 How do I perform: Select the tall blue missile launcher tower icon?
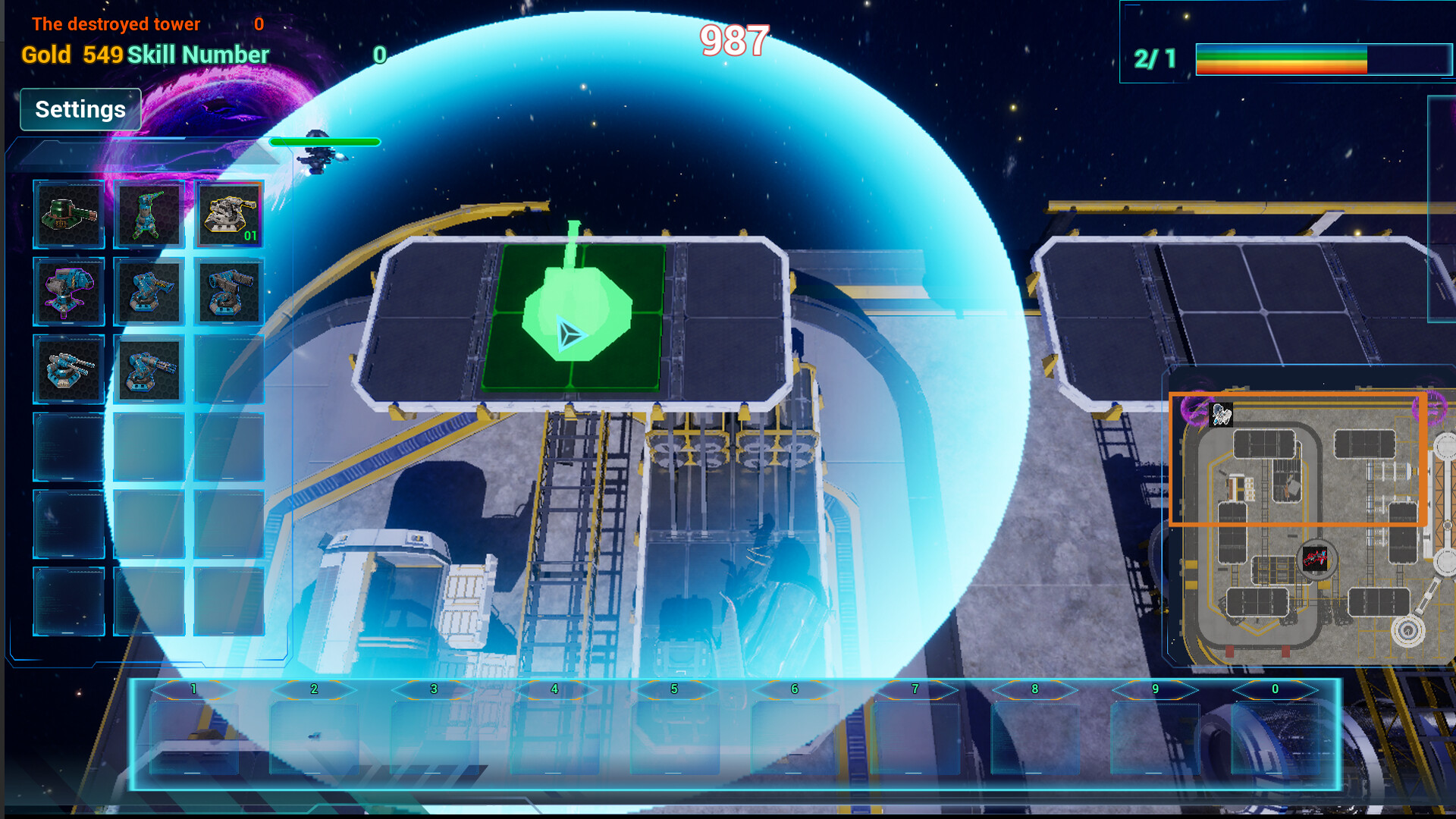coord(149,215)
